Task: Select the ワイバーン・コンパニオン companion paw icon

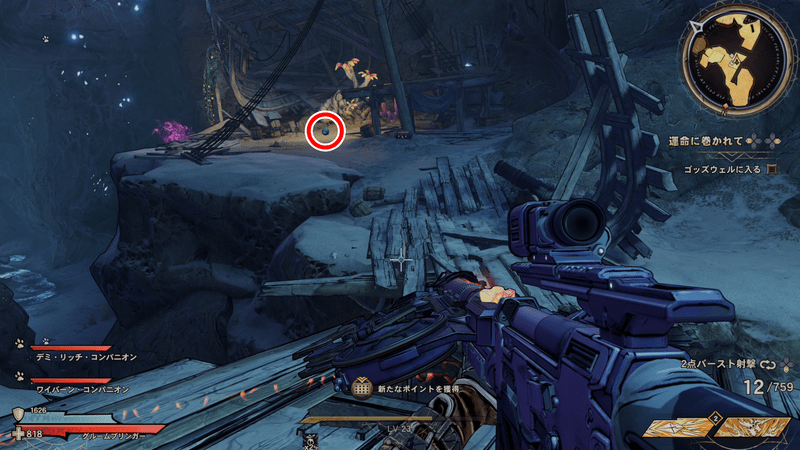Action: point(20,377)
